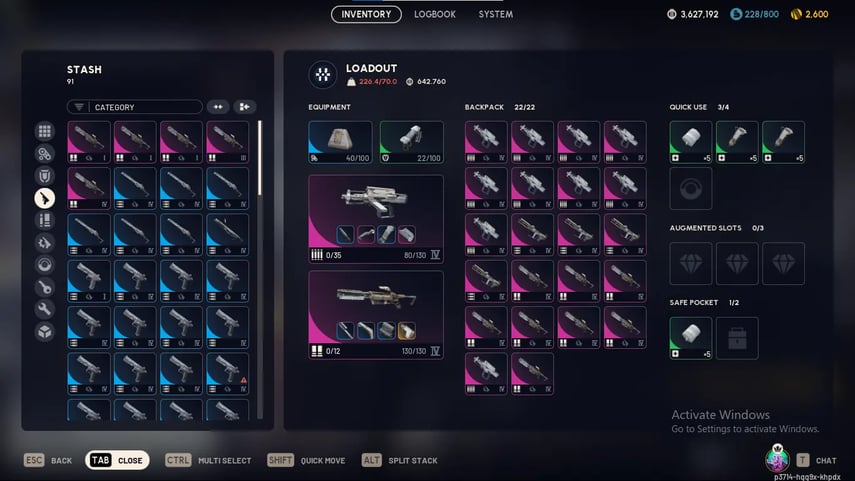Viewport: 855px width, 481px height.
Task: Select the locked Safe Pocket slot
Action: (x=737, y=338)
